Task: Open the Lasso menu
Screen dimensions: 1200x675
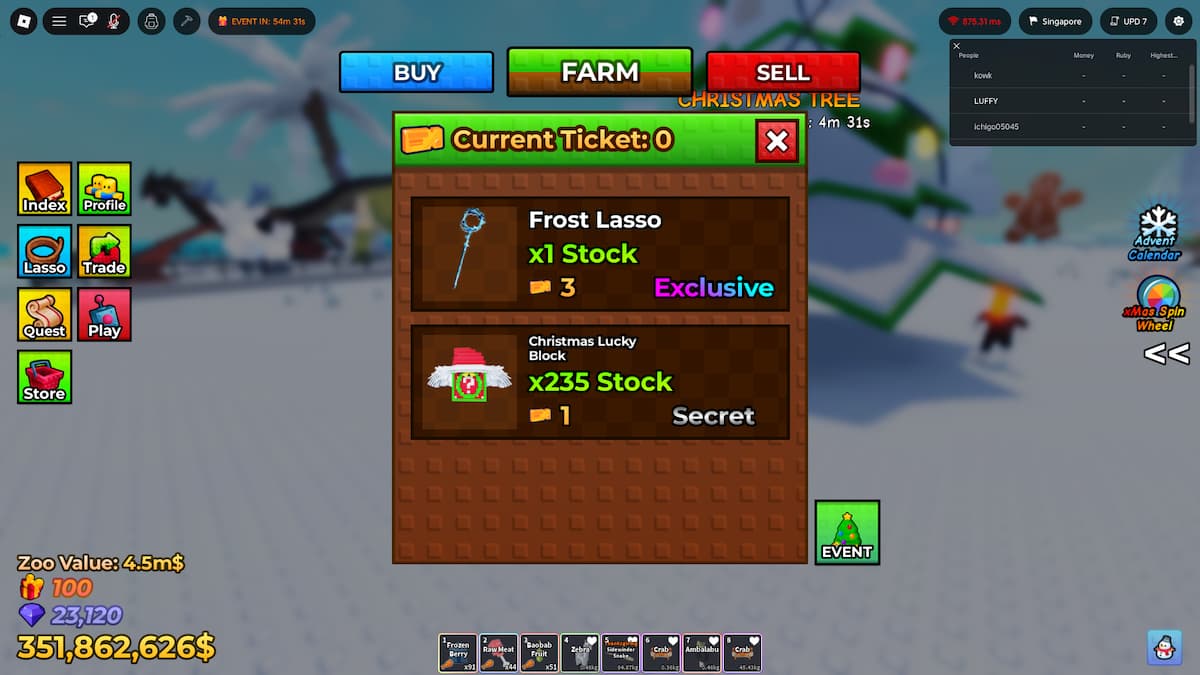Action: point(44,251)
